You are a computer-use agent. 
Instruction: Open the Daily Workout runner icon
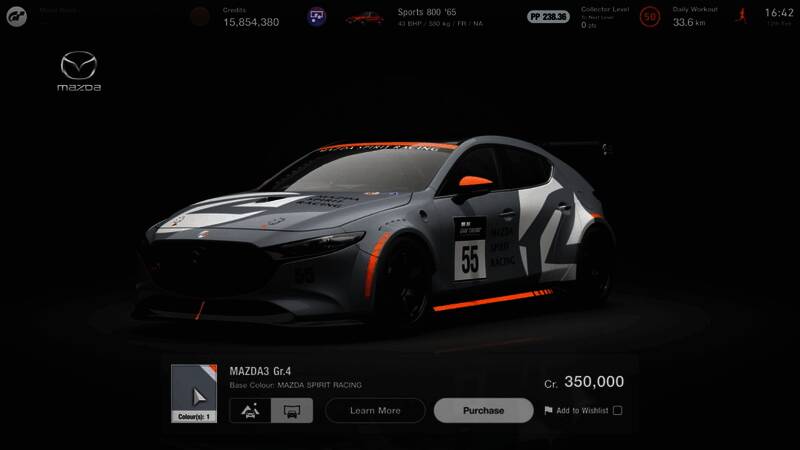(x=742, y=16)
